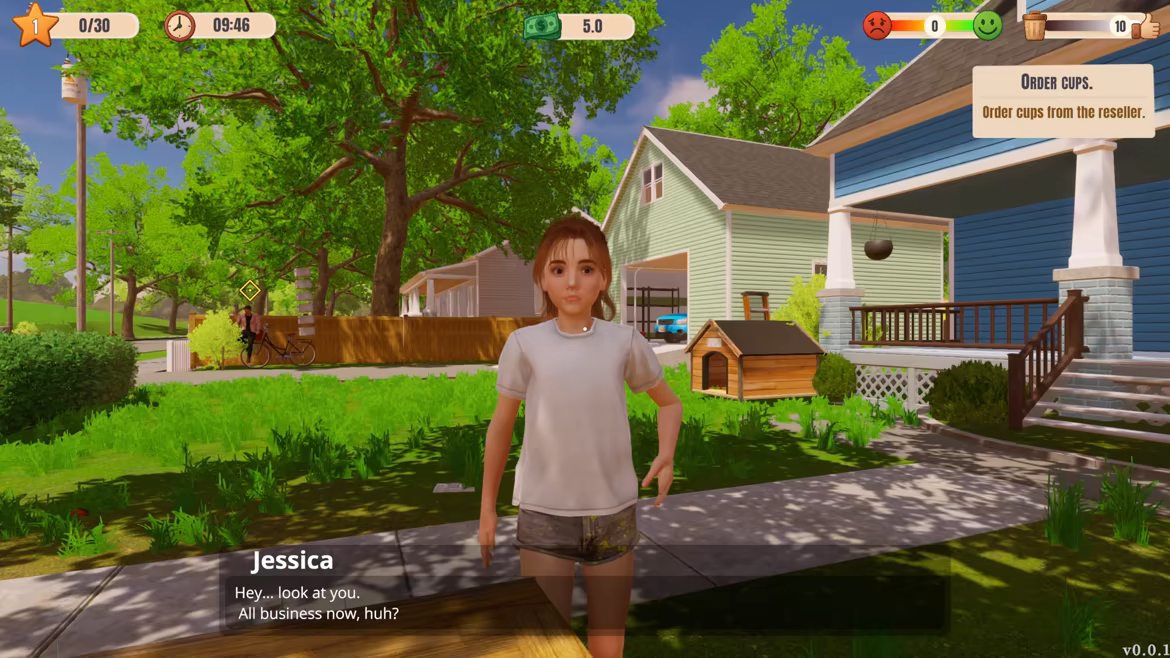Click the Order cups objective panel

tap(1062, 100)
